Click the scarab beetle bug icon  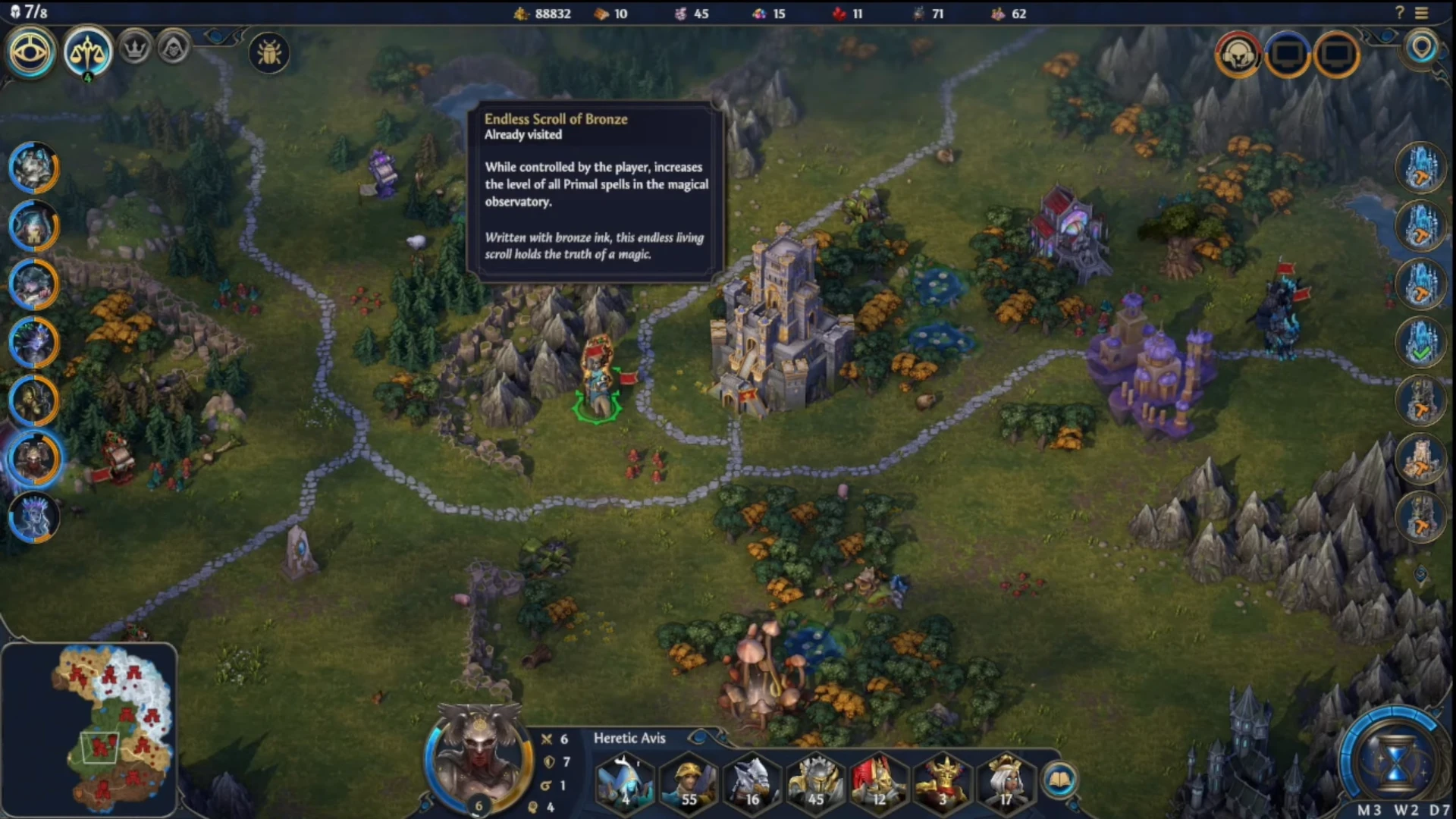[x=269, y=53]
